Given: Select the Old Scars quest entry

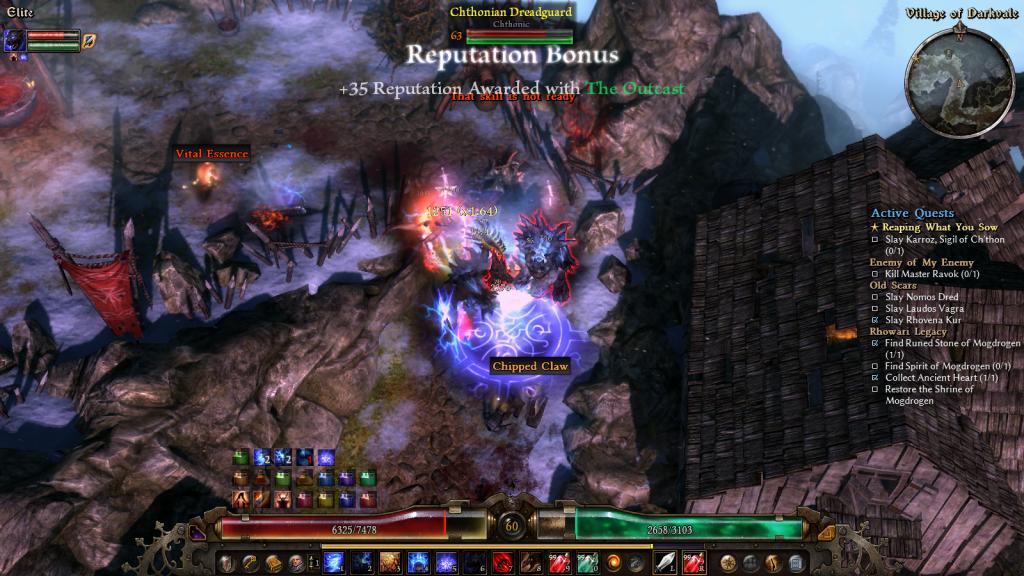Looking at the screenshot, I should tap(893, 285).
